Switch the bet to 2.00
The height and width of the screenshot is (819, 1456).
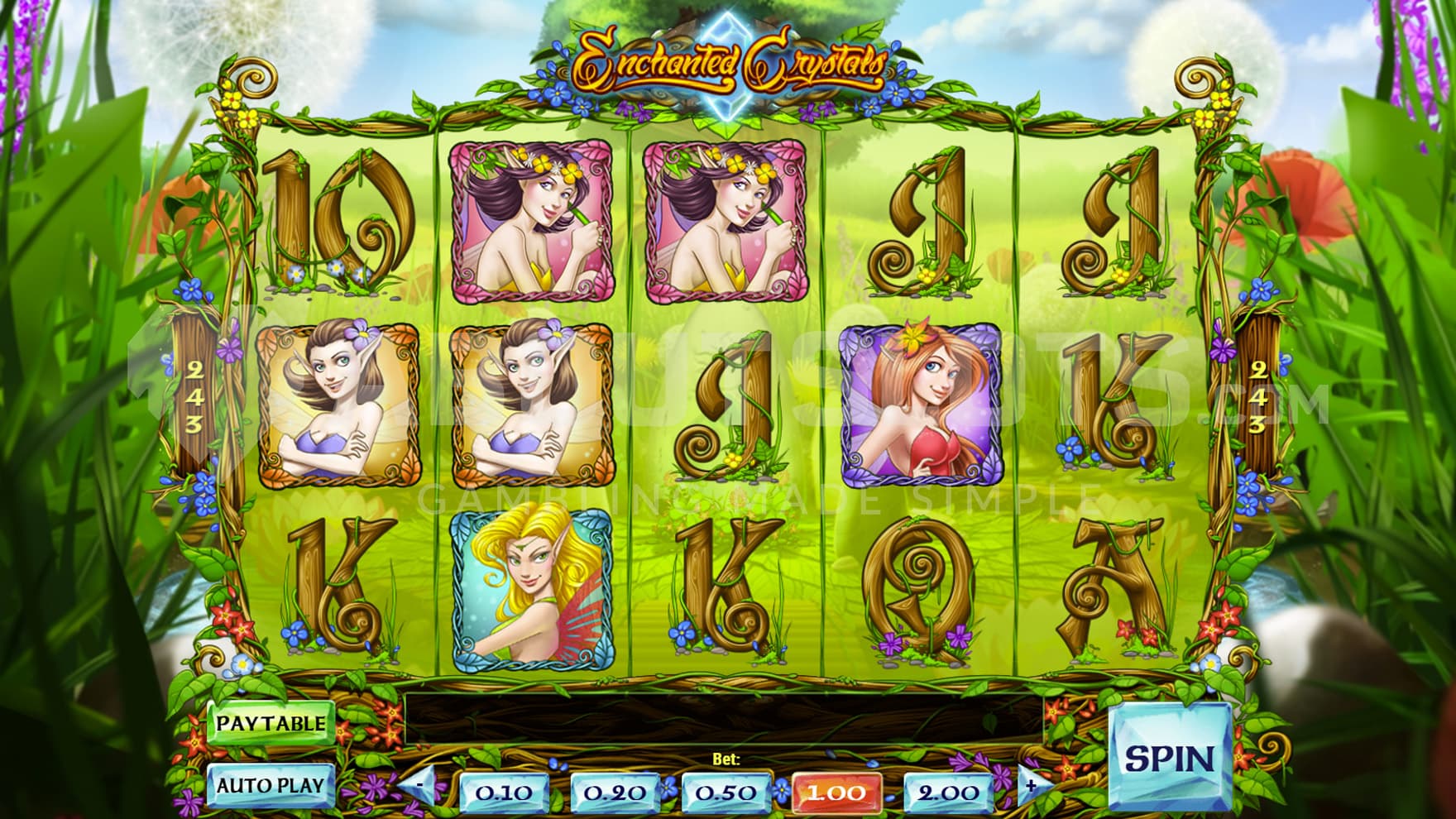pyautogui.click(x=948, y=792)
